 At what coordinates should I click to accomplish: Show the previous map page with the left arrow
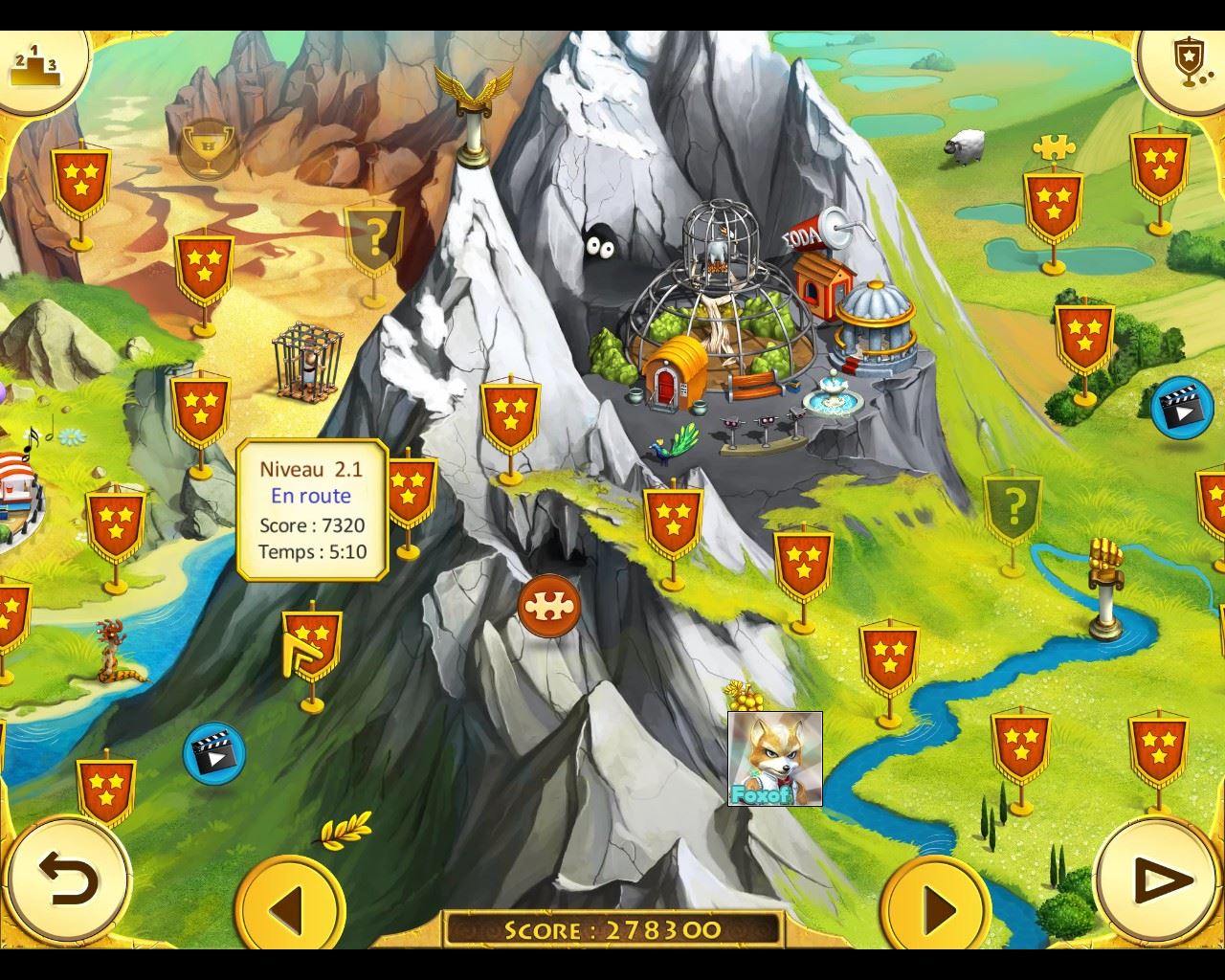coord(289,905)
